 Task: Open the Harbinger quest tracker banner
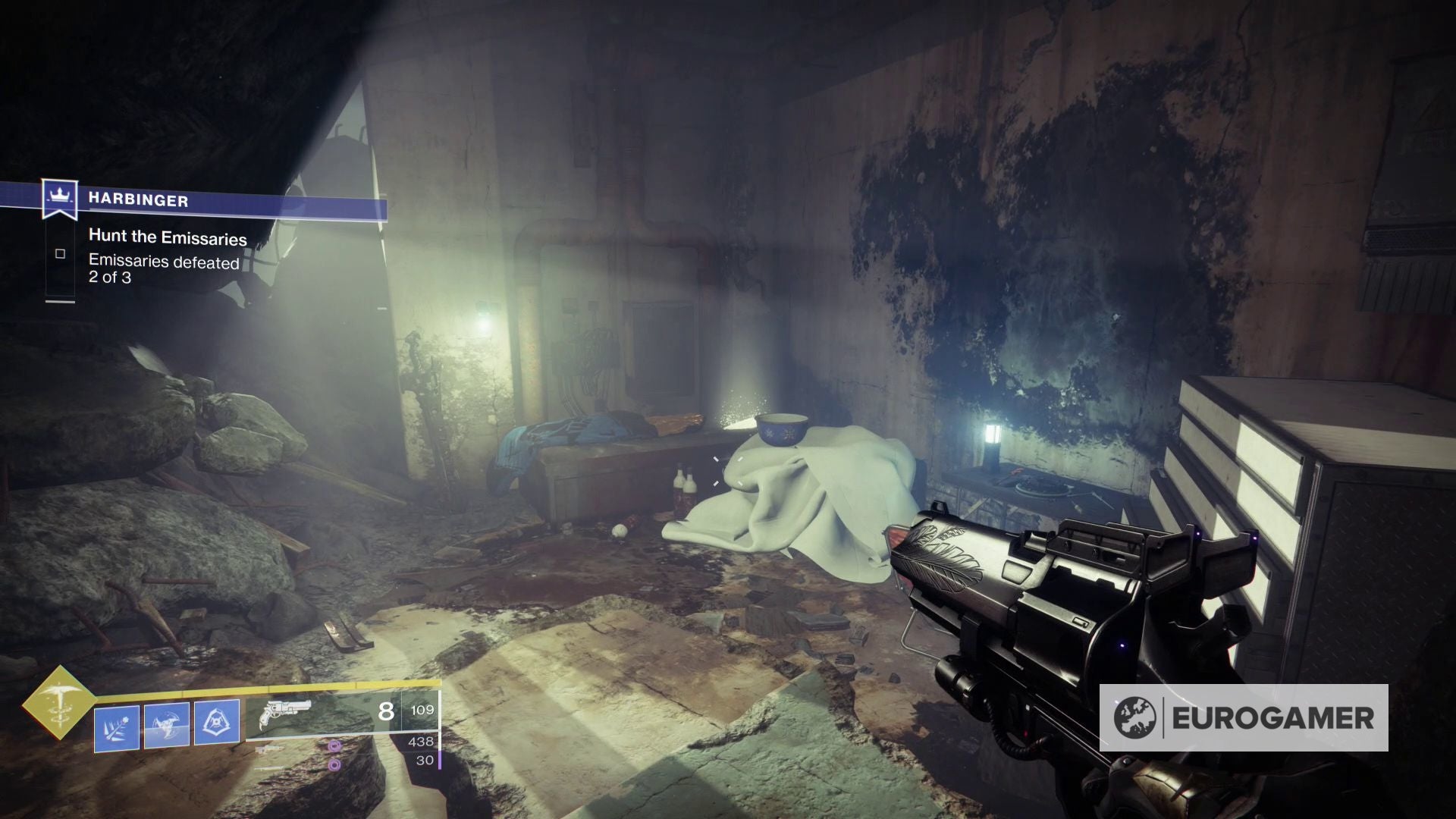[227, 201]
